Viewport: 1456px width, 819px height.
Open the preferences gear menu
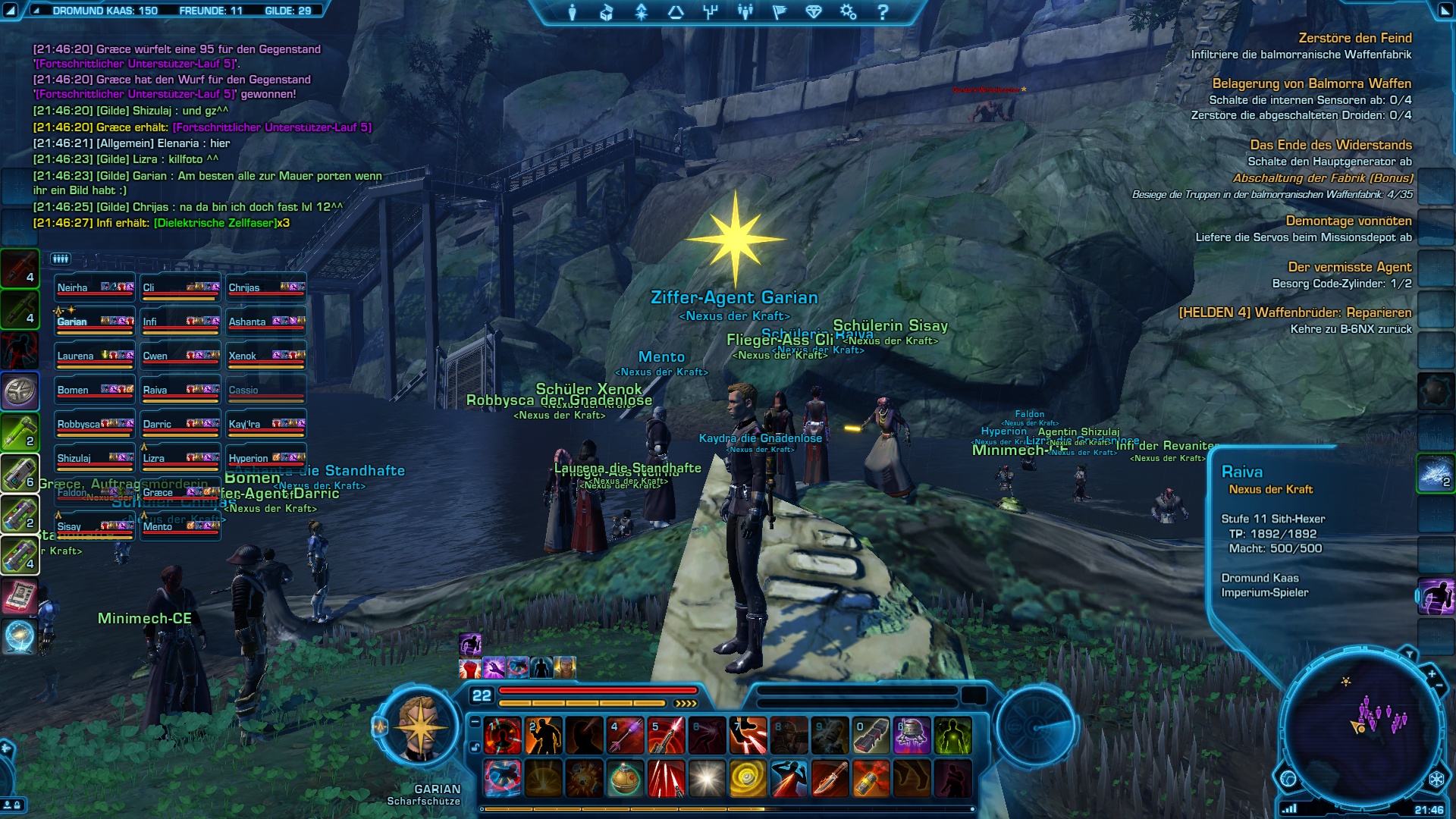coord(848,12)
